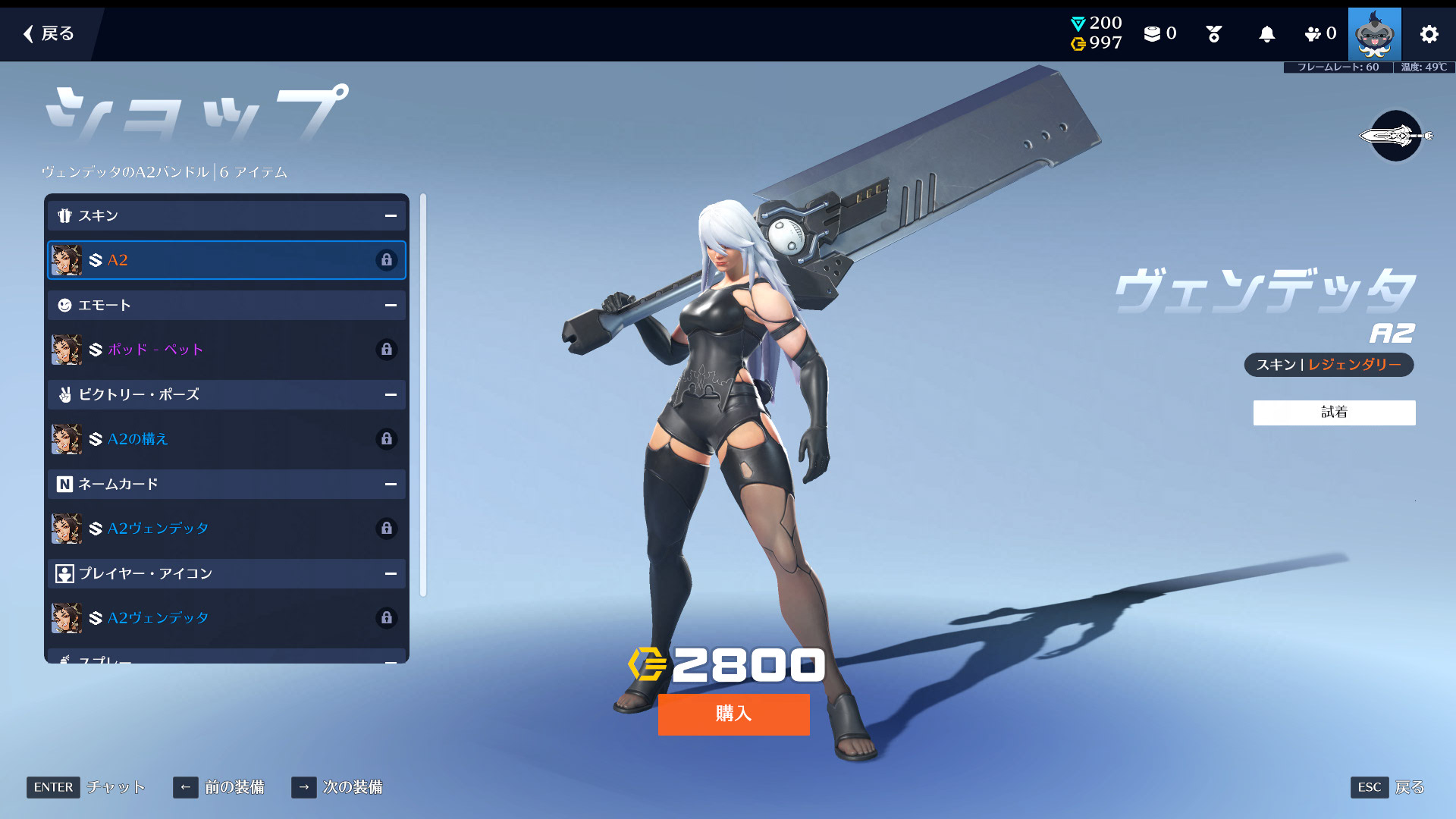Click the item list scrollbar
The height and width of the screenshot is (819, 1456).
point(423,394)
